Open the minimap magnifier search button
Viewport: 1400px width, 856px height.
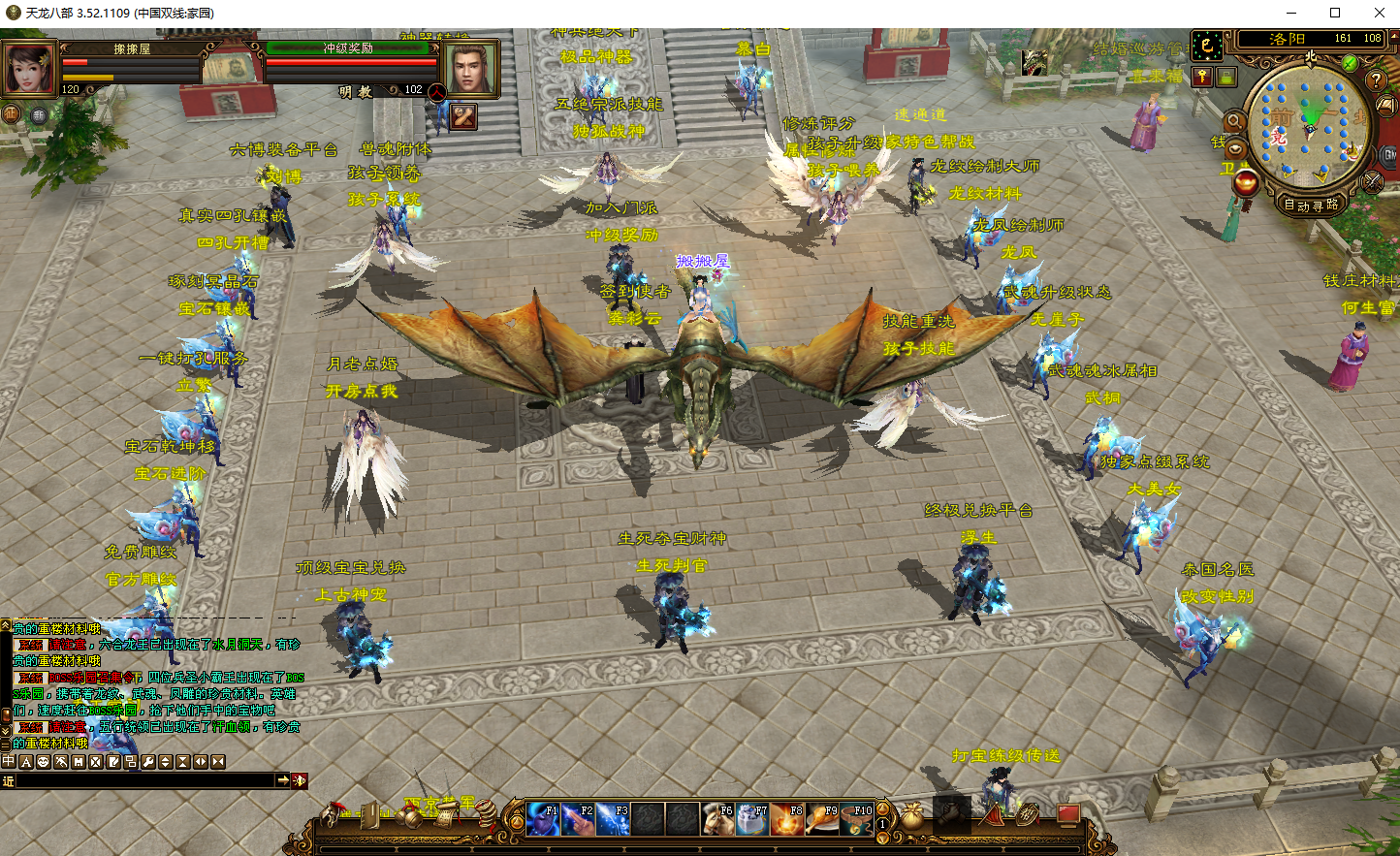1234,121
